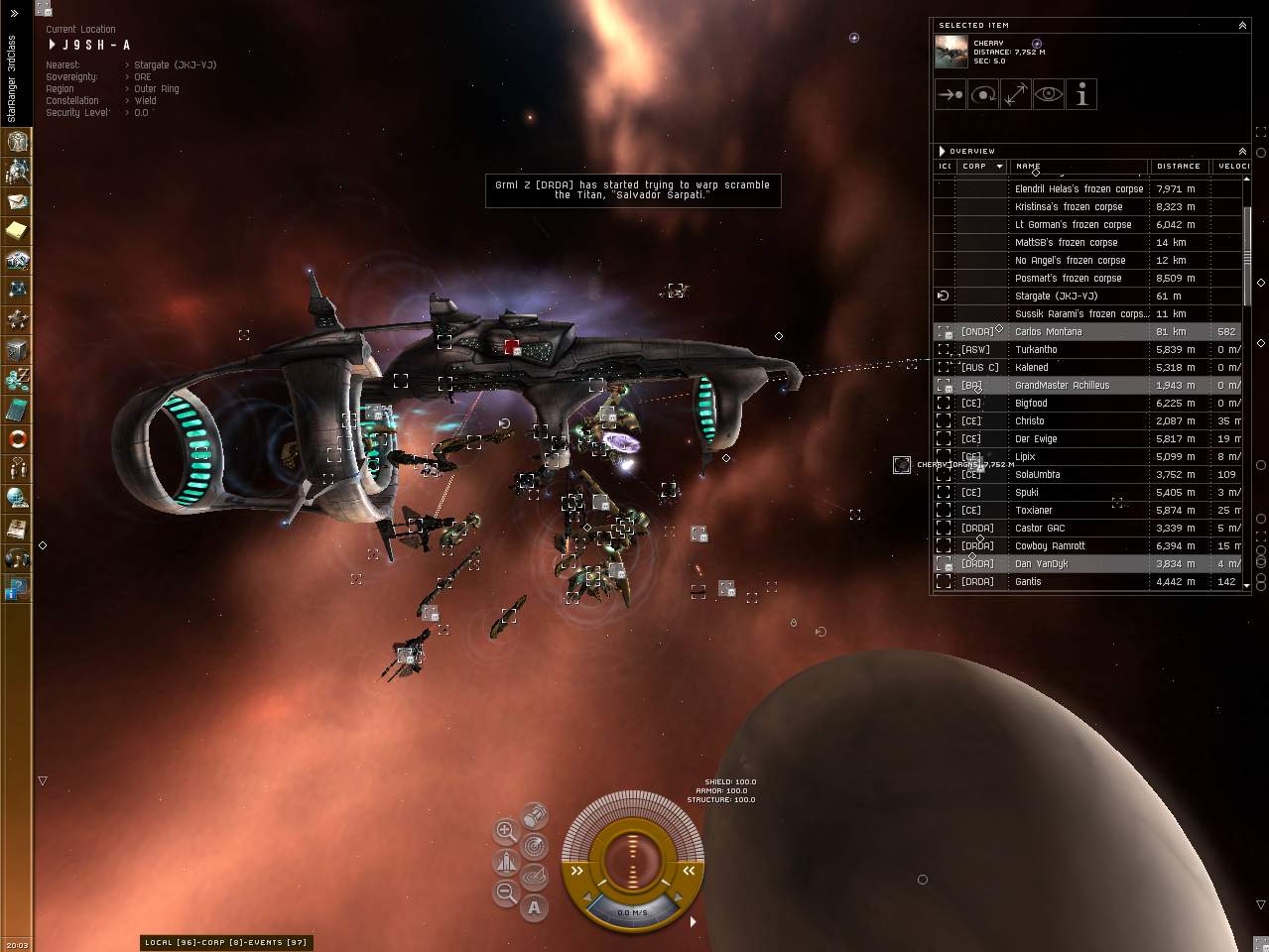
Task: Choose GrandMaster Achilleus overview row
Action: [x=1062, y=385]
